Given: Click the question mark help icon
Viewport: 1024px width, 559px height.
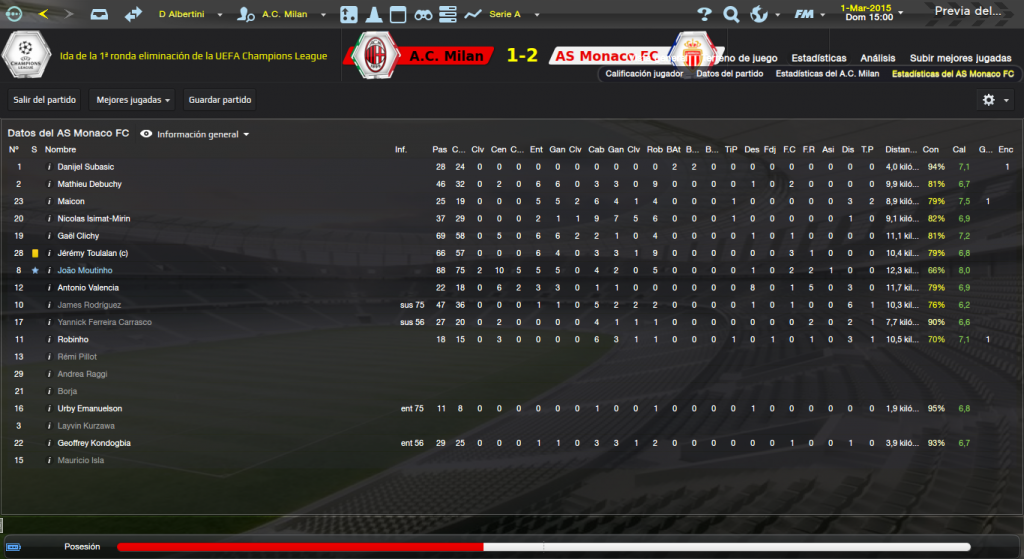Looking at the screenshot, I should tap(704, 15).
